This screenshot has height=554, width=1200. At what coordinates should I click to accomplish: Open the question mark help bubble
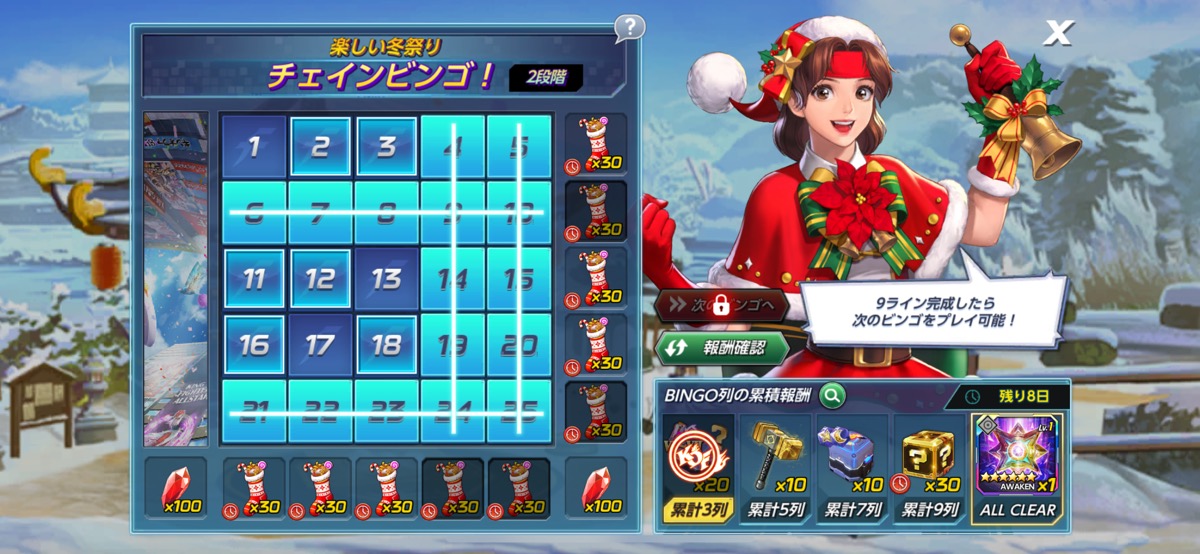pyautogui.click(x=629, y=27)
